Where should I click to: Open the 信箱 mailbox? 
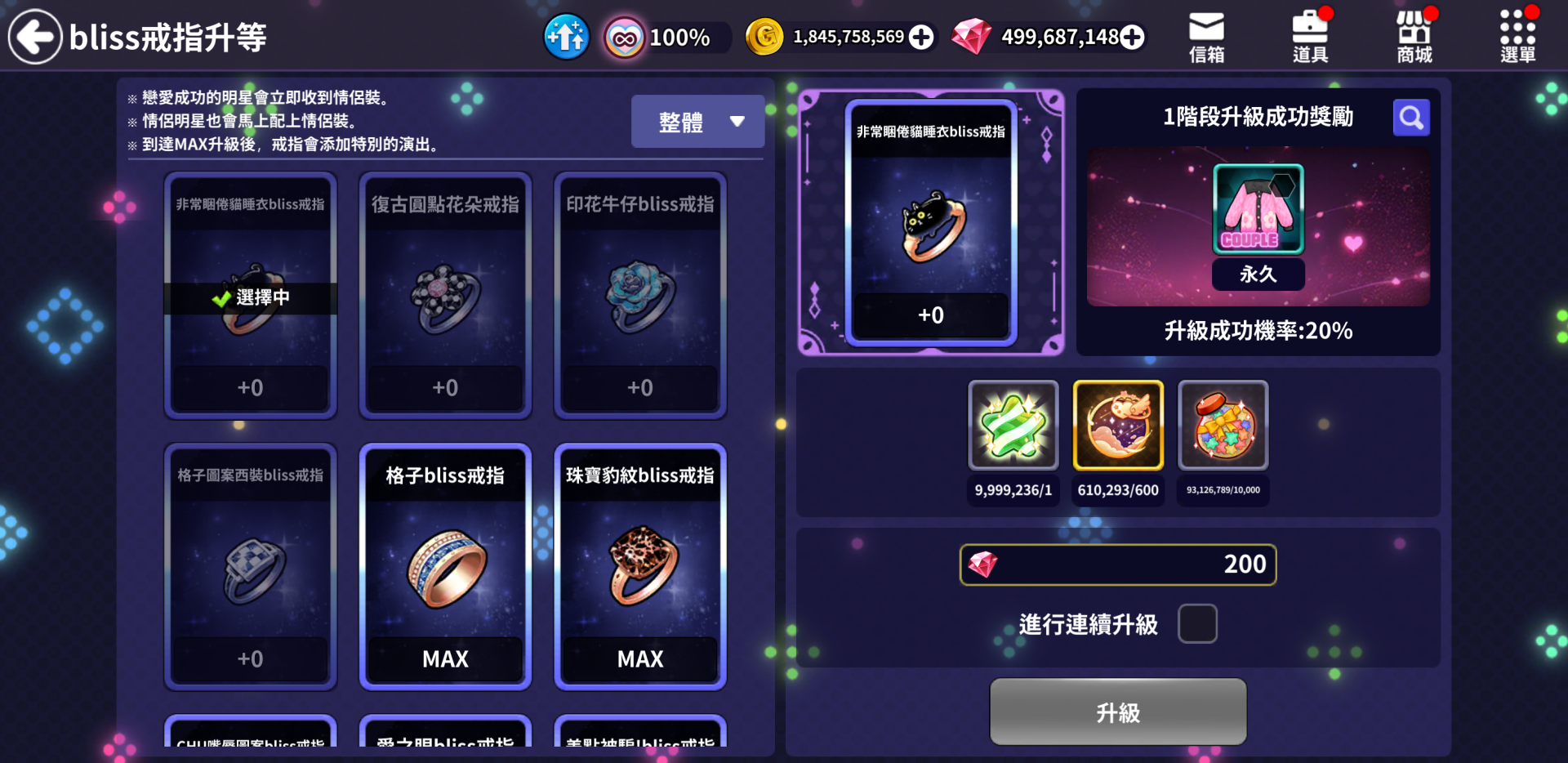[1206, 37]
